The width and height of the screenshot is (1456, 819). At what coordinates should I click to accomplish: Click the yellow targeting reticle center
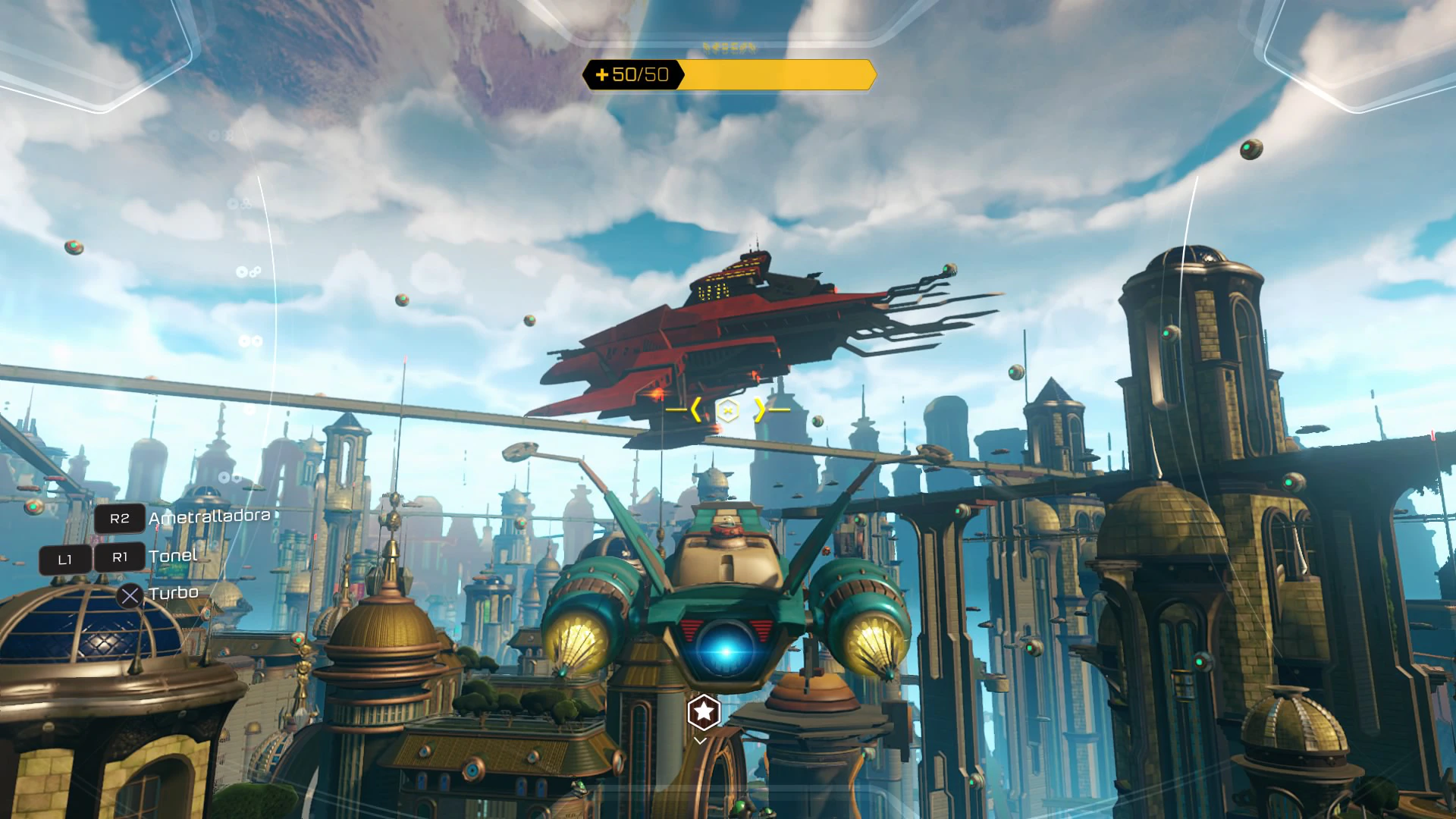click(x=727, y=410)
